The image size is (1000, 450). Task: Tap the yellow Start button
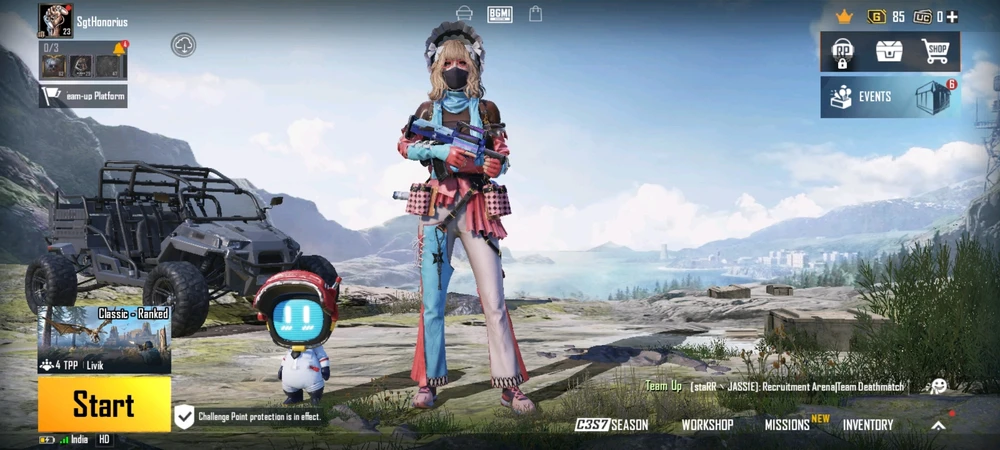[x=104, y=404]
